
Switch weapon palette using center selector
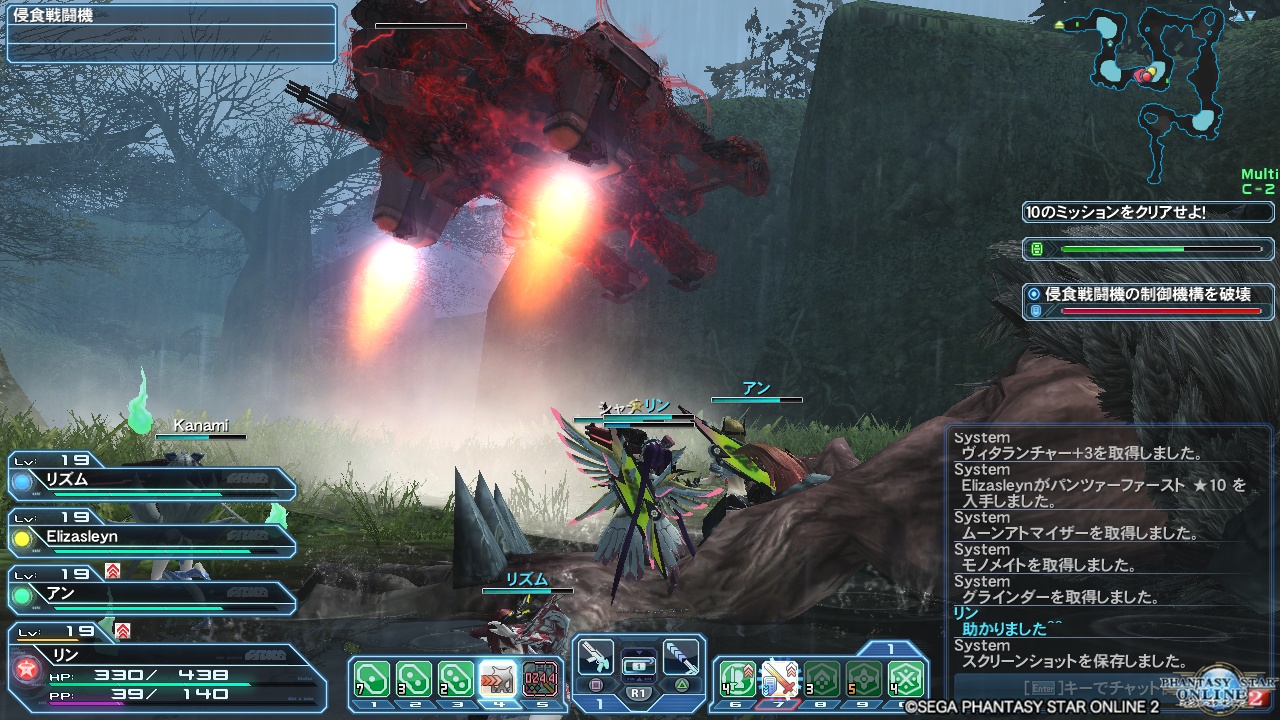[638, 665]
